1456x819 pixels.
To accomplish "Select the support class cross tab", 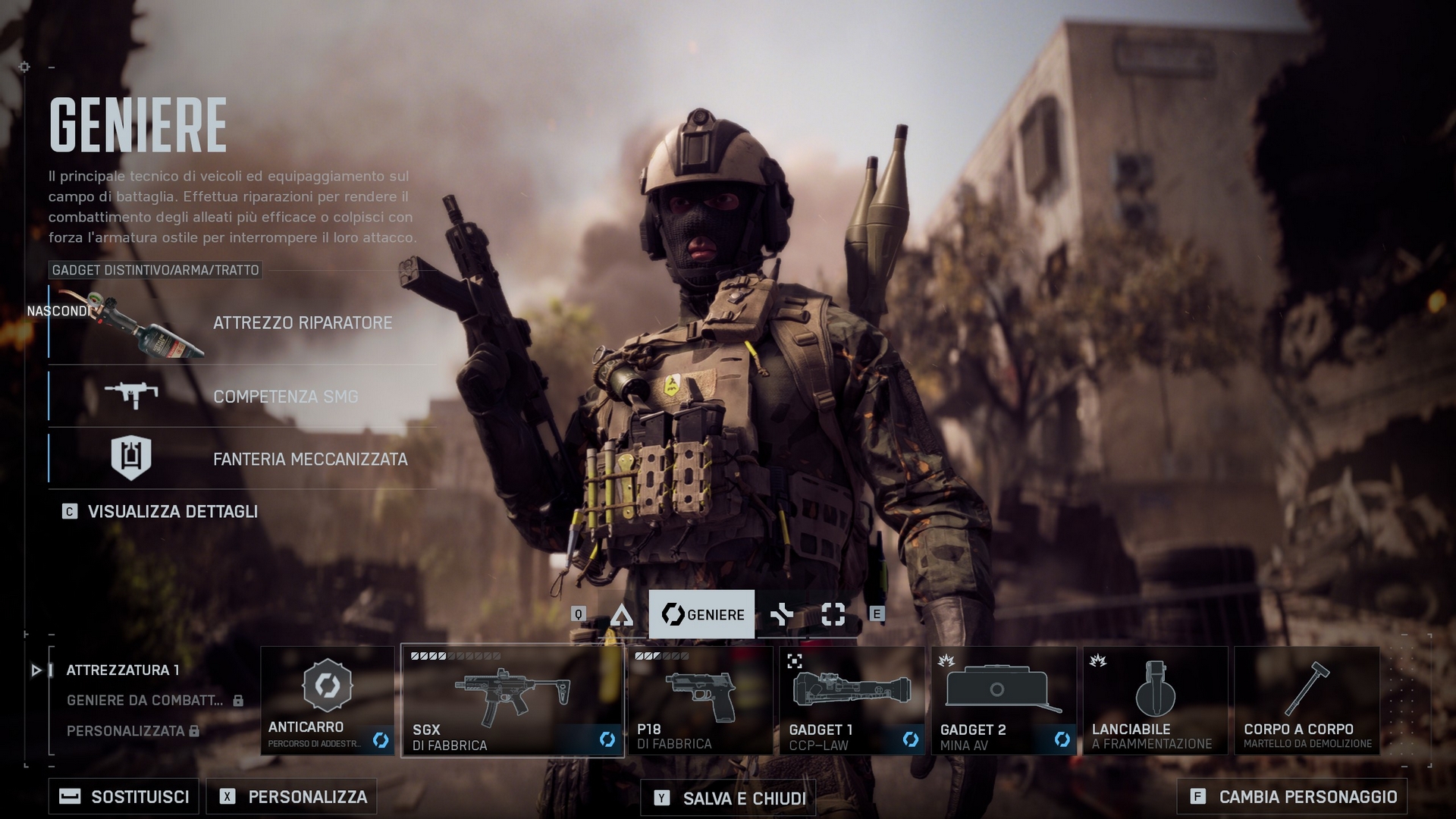I will [x=781, y=614].
